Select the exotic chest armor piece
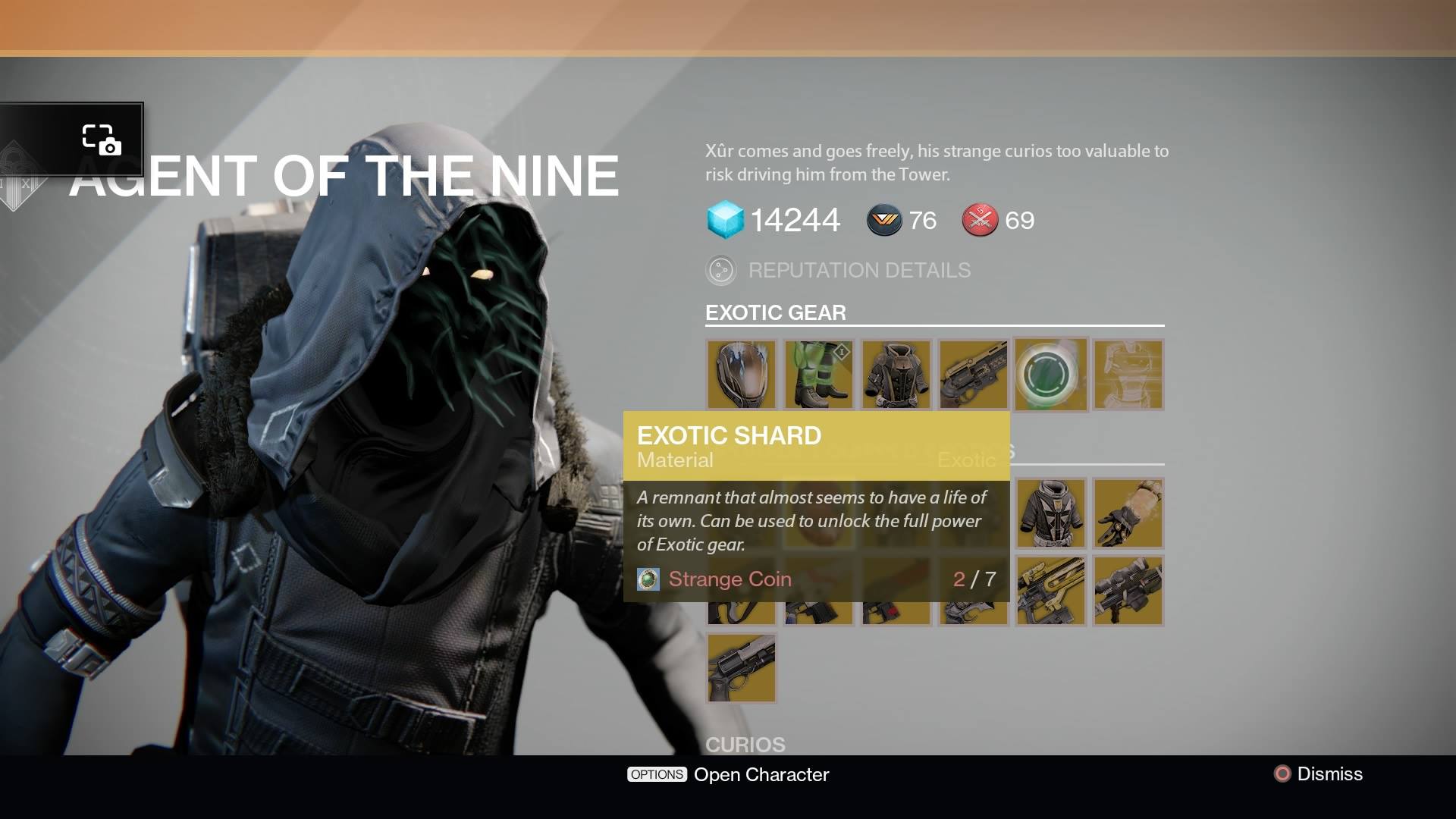 coord(896,375)
